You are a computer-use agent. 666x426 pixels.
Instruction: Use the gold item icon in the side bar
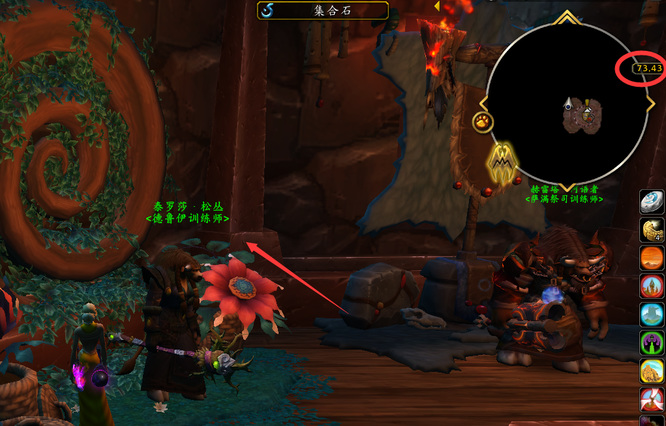click(x=652, y=230)
